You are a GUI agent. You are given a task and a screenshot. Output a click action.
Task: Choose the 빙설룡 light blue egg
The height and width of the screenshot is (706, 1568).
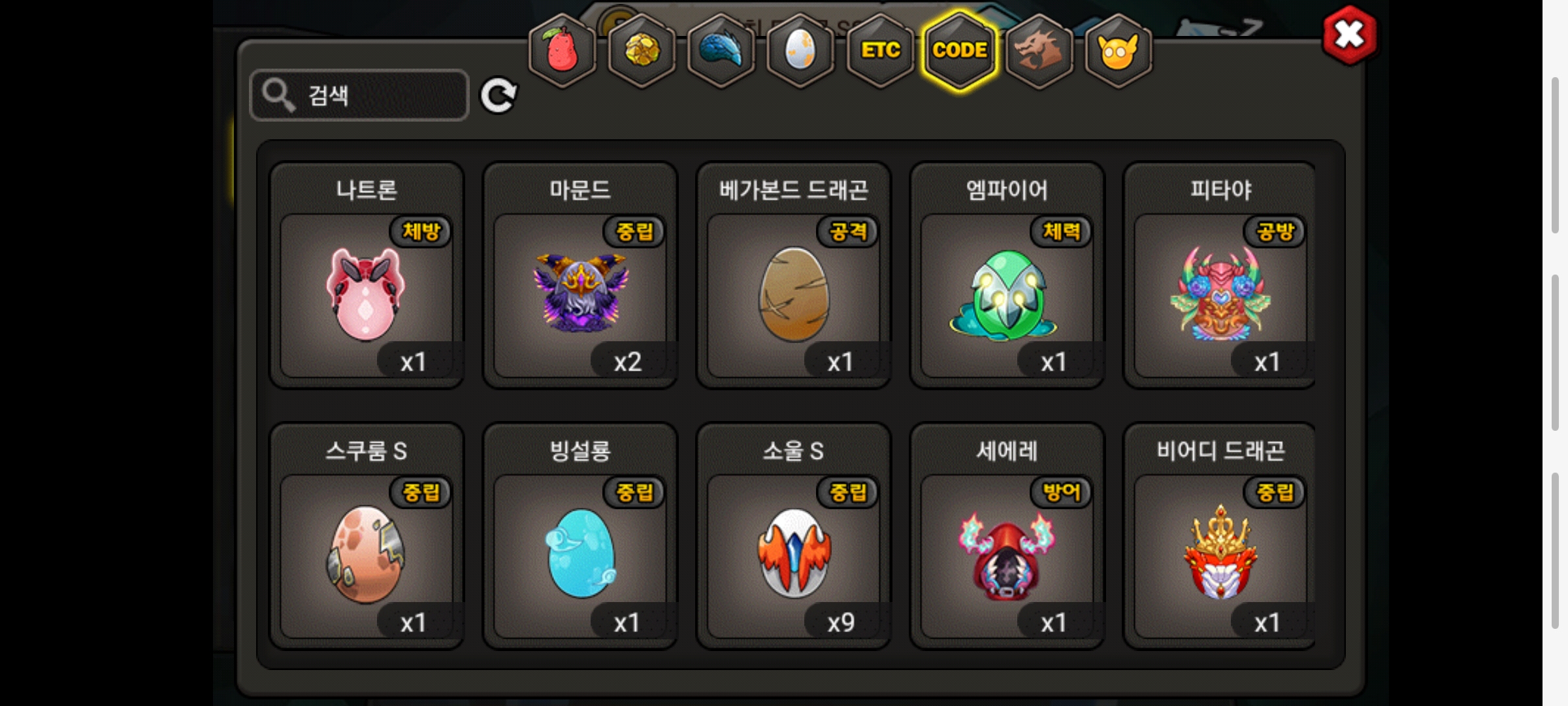pos(580,554)
